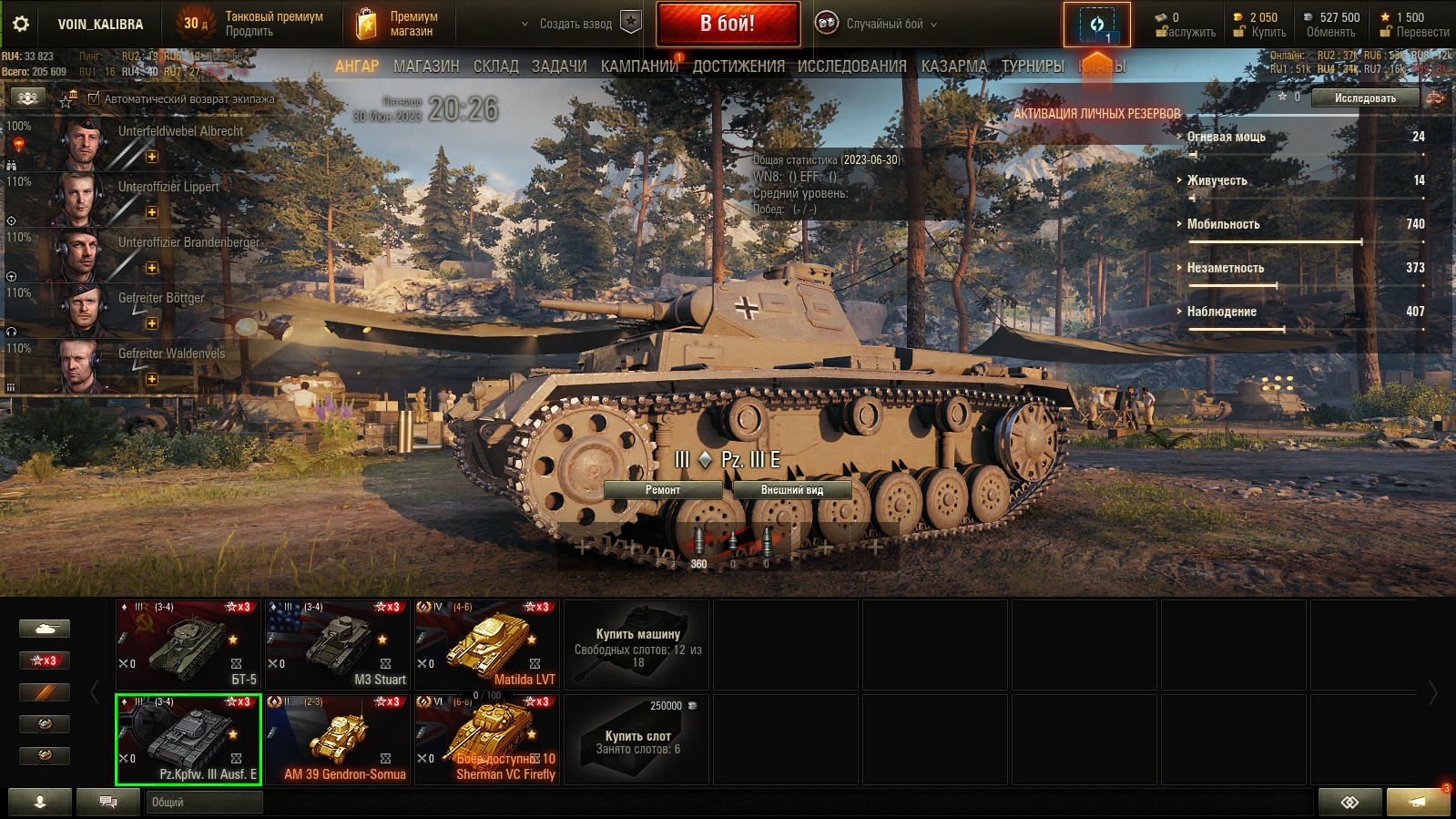Switch to the МАГАЗИН tab

point(426,67)
